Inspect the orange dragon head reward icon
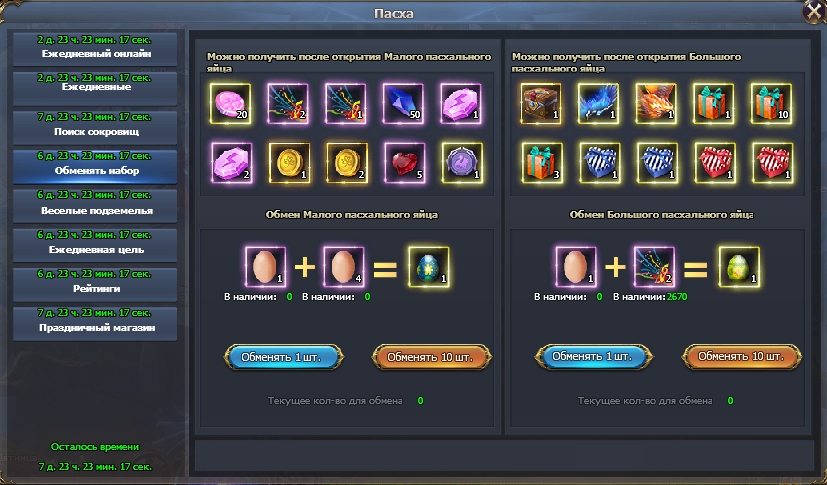The image size is (827, 485). 657,101
